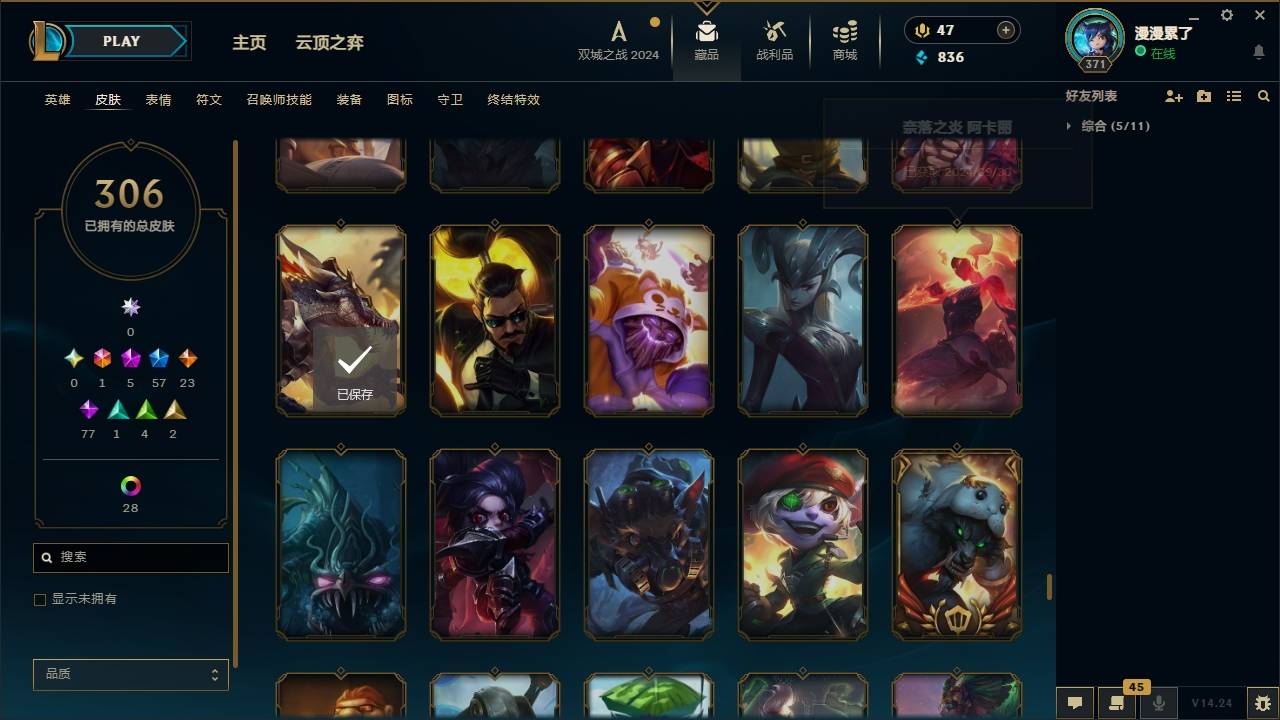
Task: Open the 商城 store page
Action: click(843, 40)
